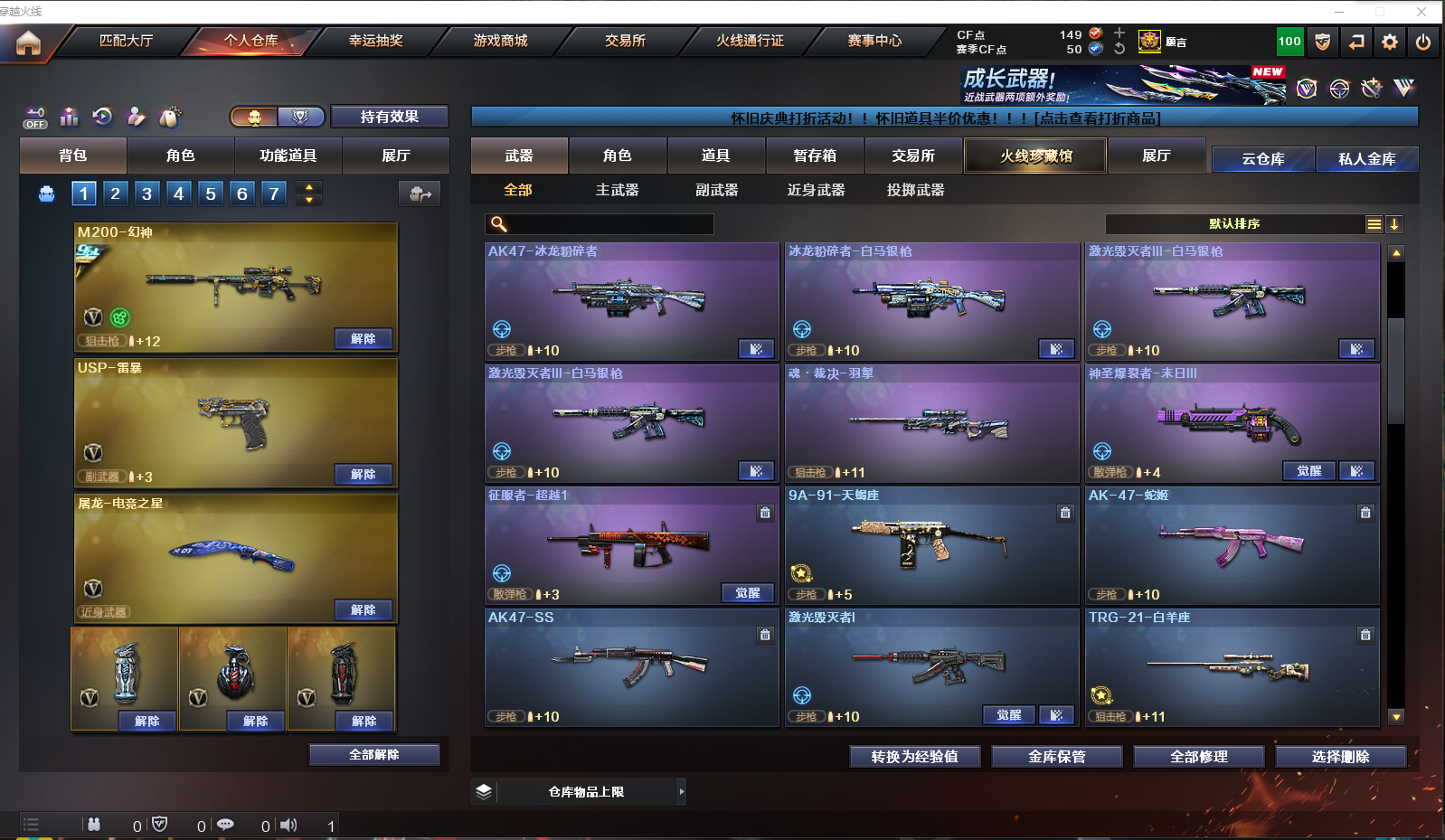Remove all equipment with 全部解除

pos(373,755)
